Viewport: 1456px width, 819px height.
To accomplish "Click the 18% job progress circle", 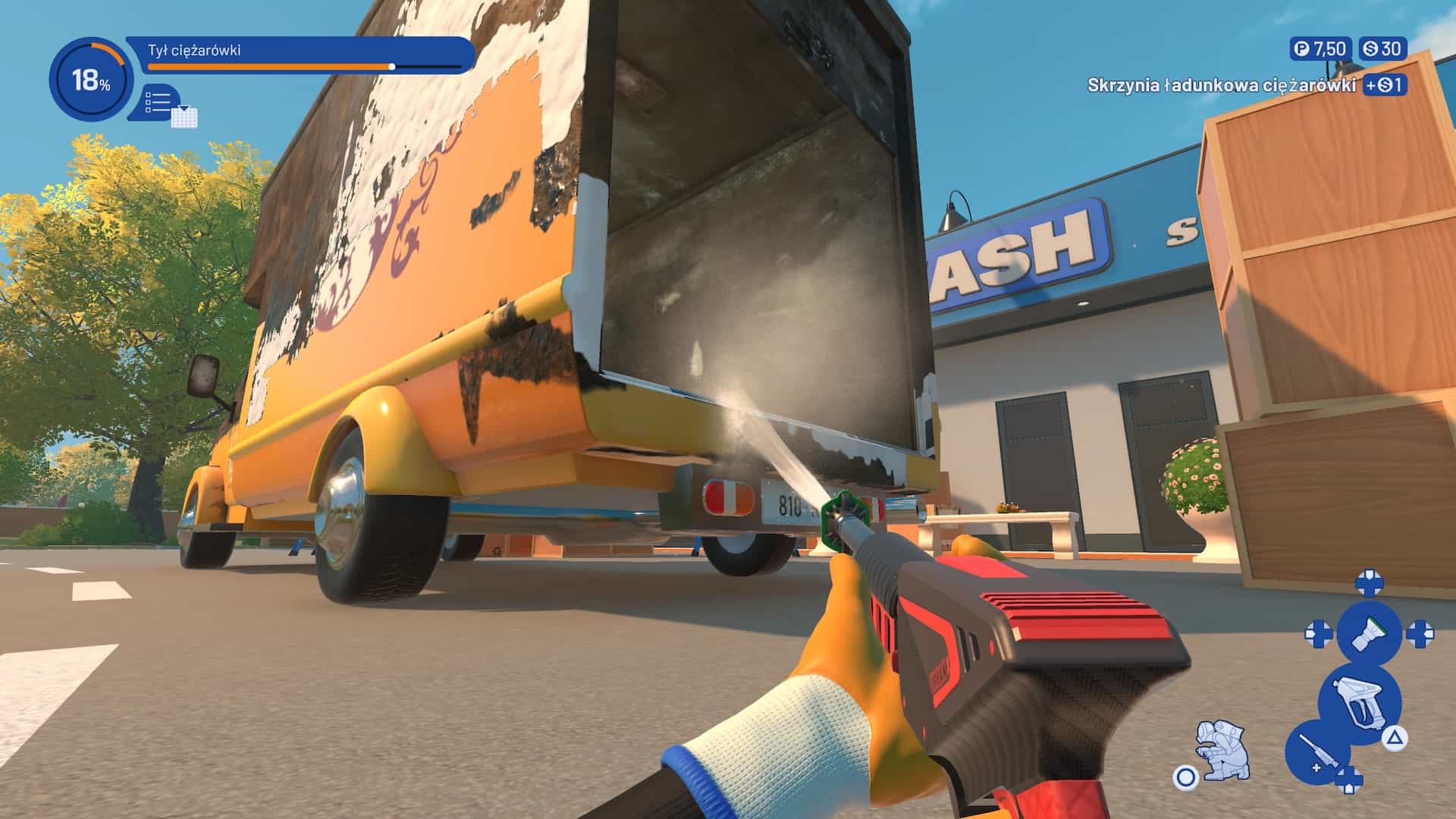I will coord(89,80).
